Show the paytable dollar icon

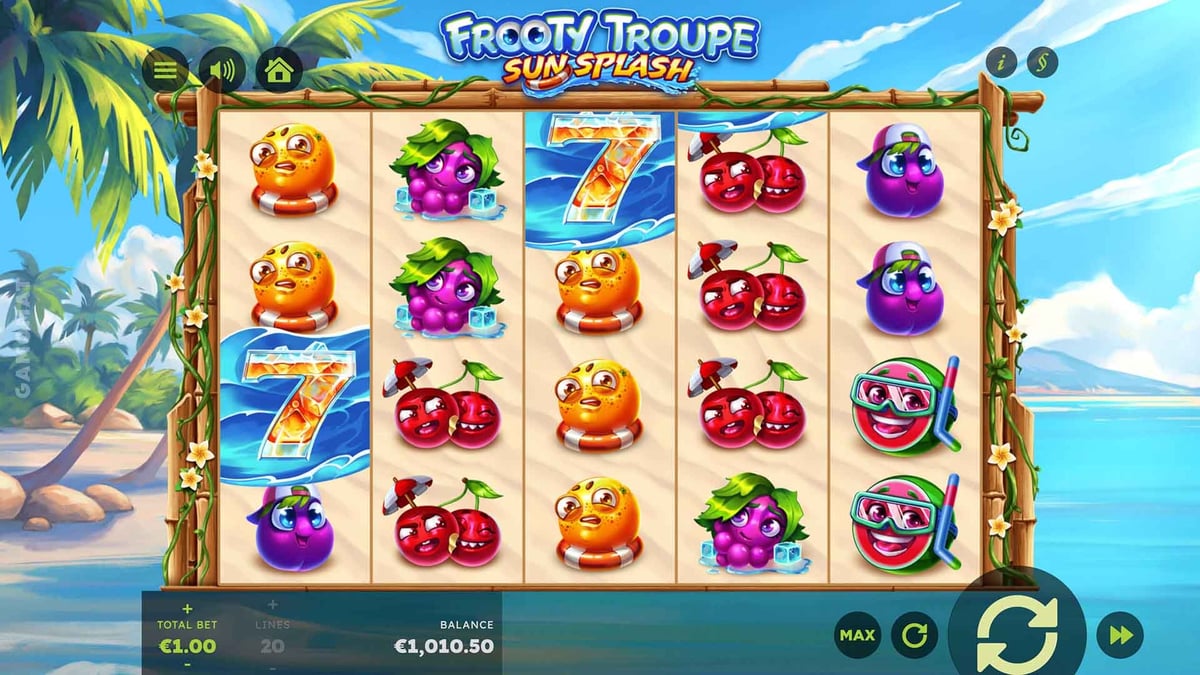click(1041, 63)
